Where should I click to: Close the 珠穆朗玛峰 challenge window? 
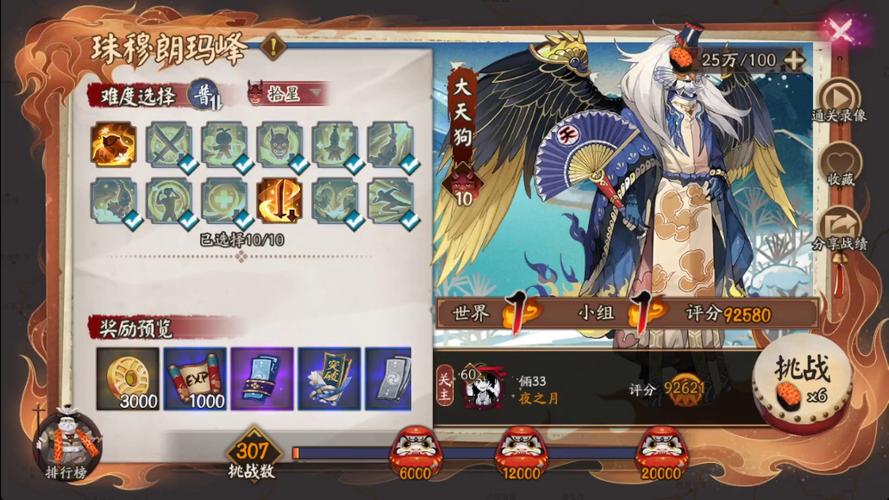point(840,30)
